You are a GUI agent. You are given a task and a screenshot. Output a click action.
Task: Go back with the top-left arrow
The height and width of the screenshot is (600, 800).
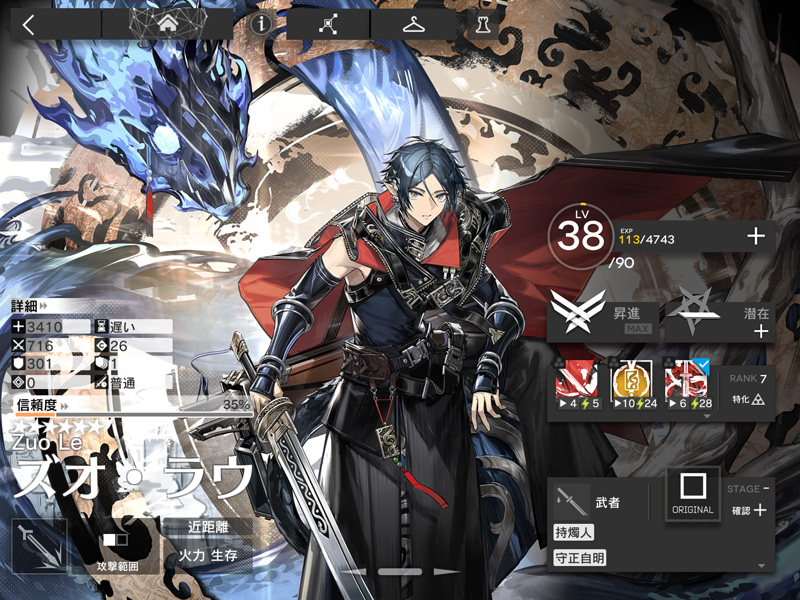(x=28, y=25)
